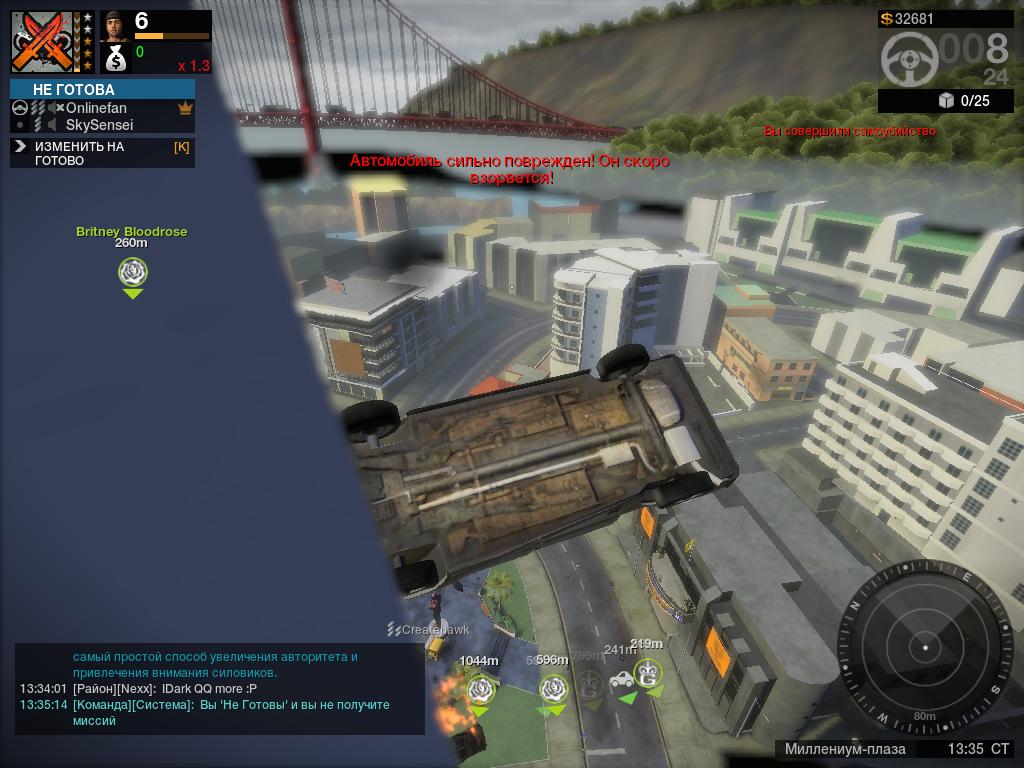Select the car marker labeled 241m

[x=622, y=680]
